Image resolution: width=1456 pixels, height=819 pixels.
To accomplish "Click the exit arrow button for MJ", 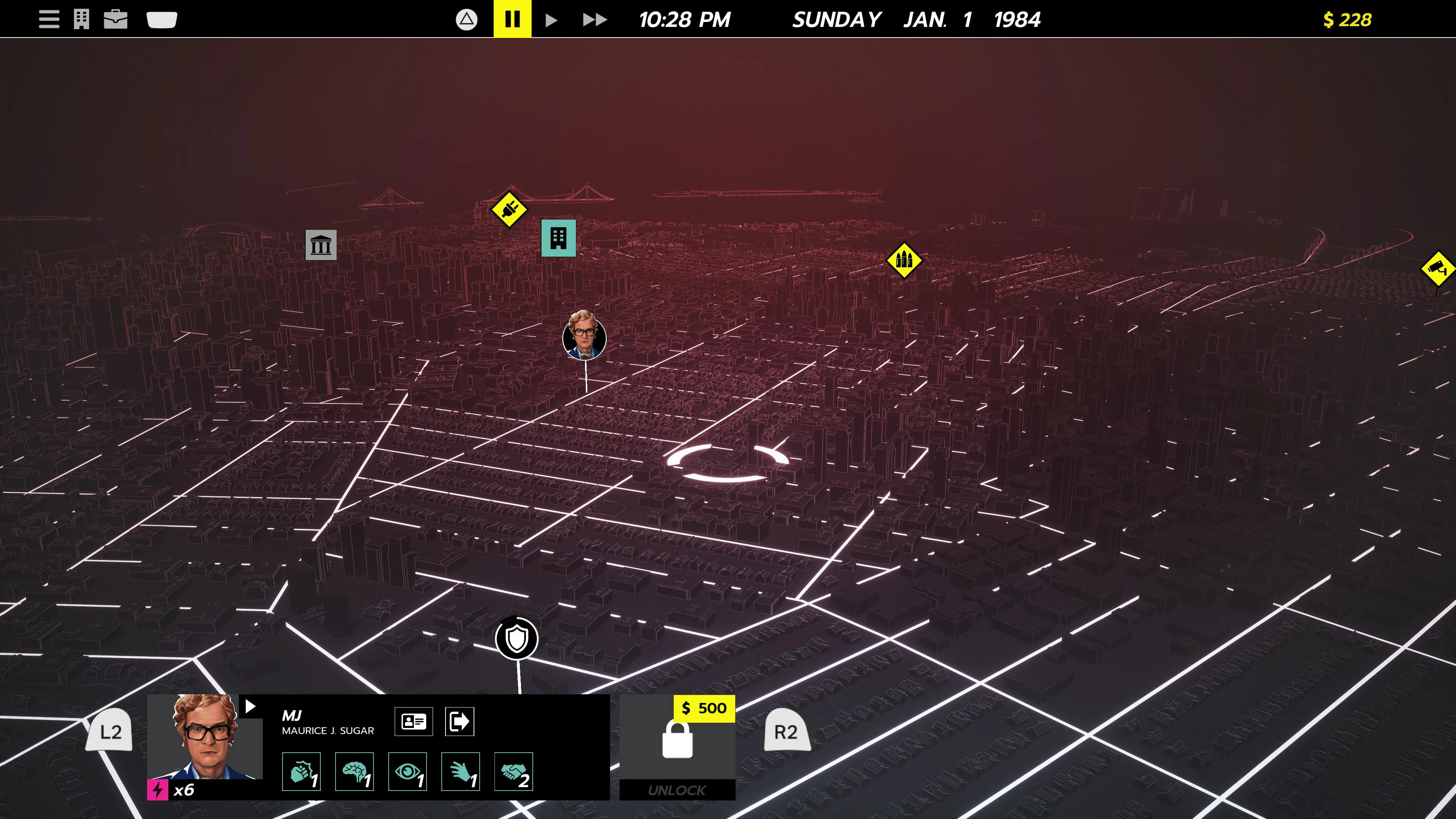I will pos(460,721).
